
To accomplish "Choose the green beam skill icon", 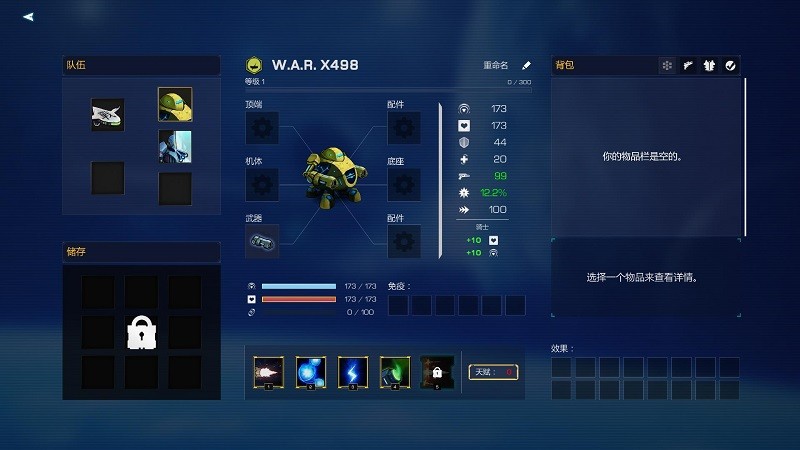I will [394, 372].
